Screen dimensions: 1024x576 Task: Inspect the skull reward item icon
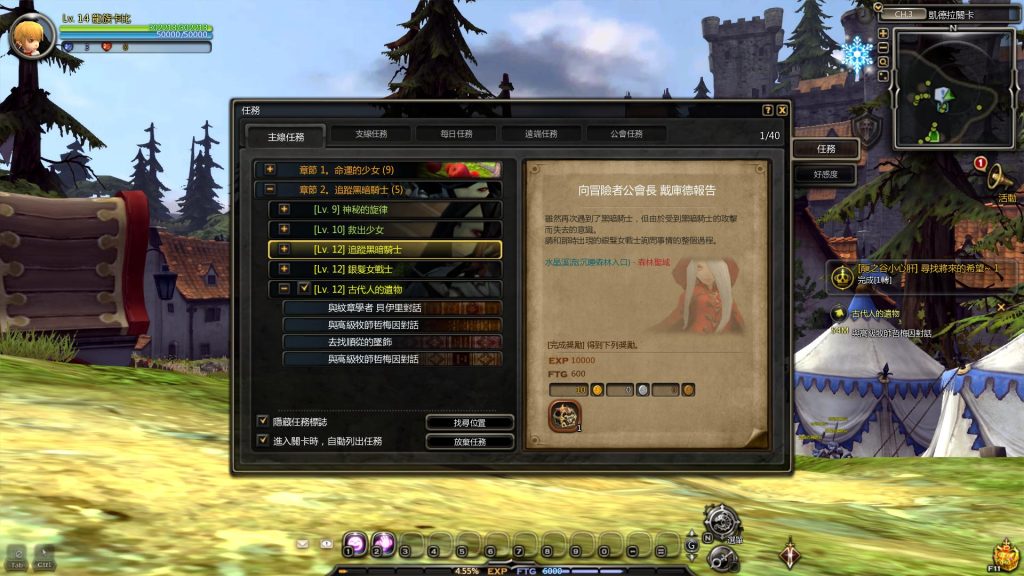point(564,415)
